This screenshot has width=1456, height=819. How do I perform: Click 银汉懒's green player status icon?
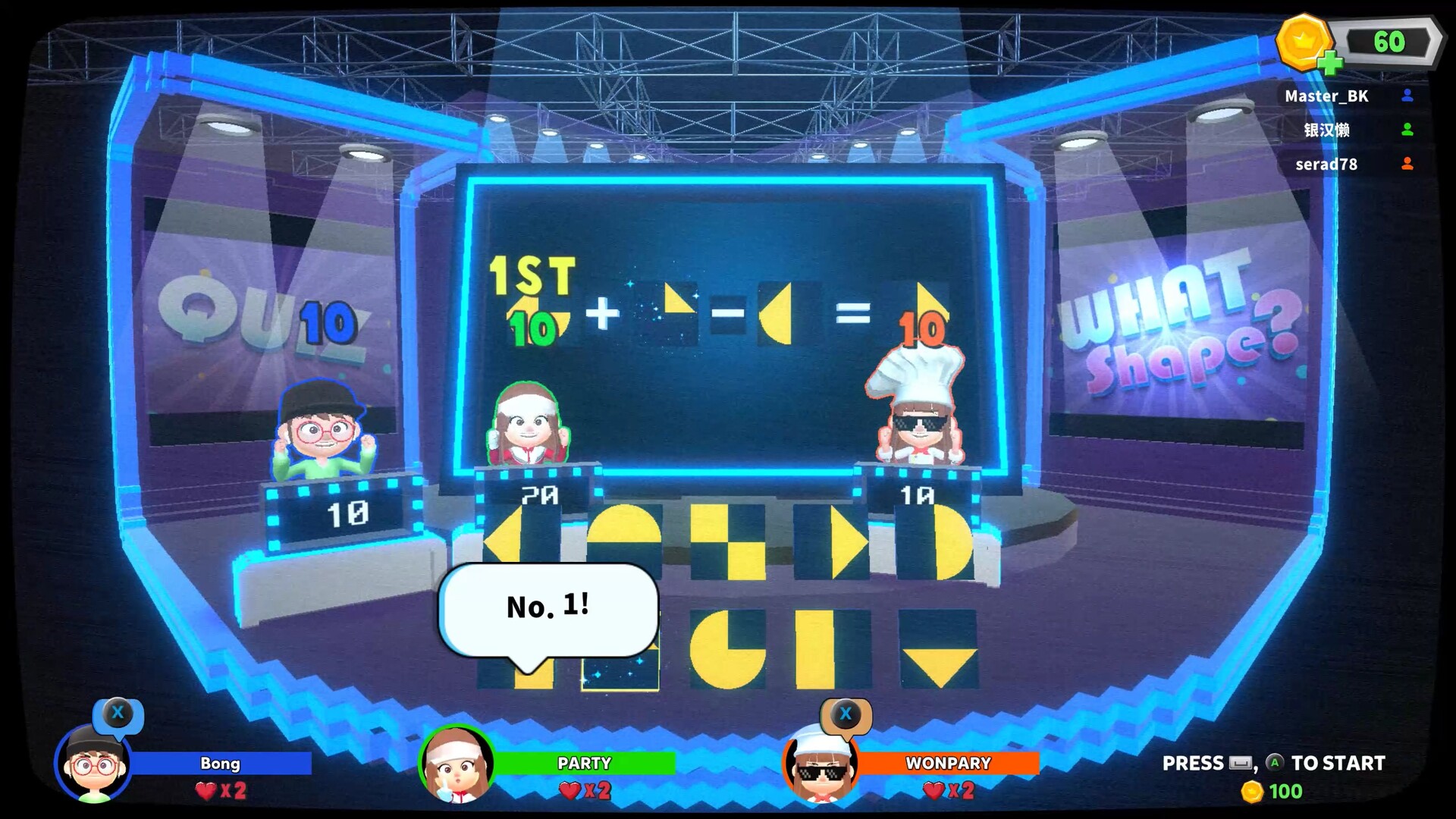click(x=1408, y=130)
